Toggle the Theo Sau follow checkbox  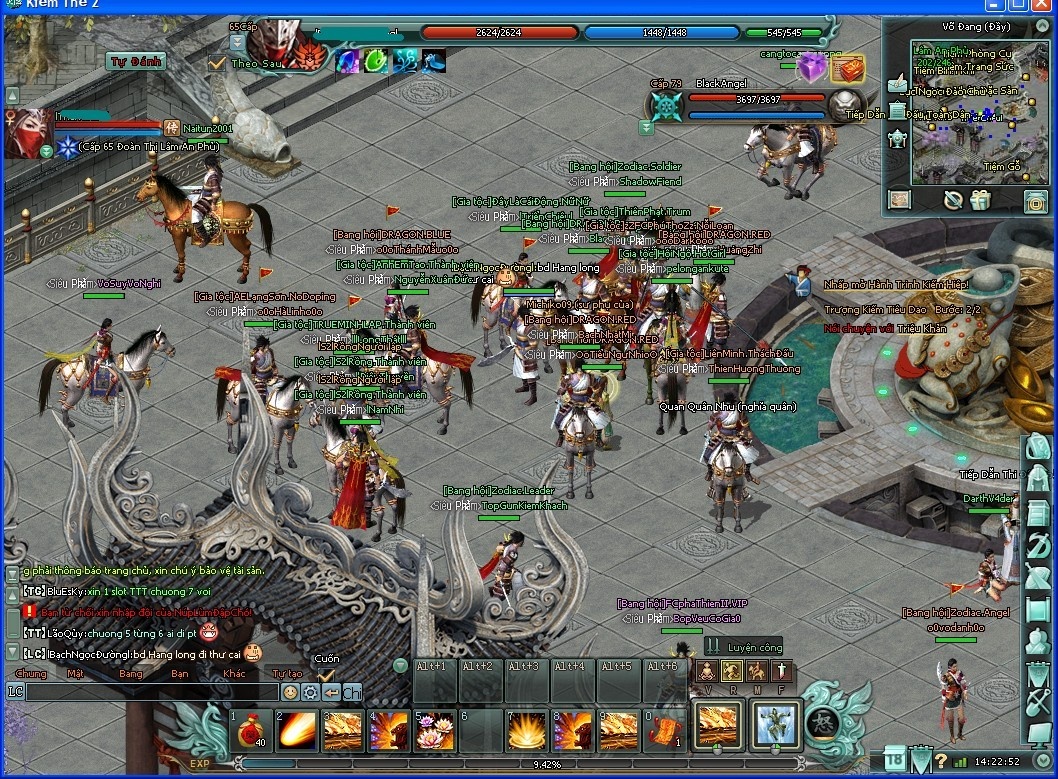217,63
